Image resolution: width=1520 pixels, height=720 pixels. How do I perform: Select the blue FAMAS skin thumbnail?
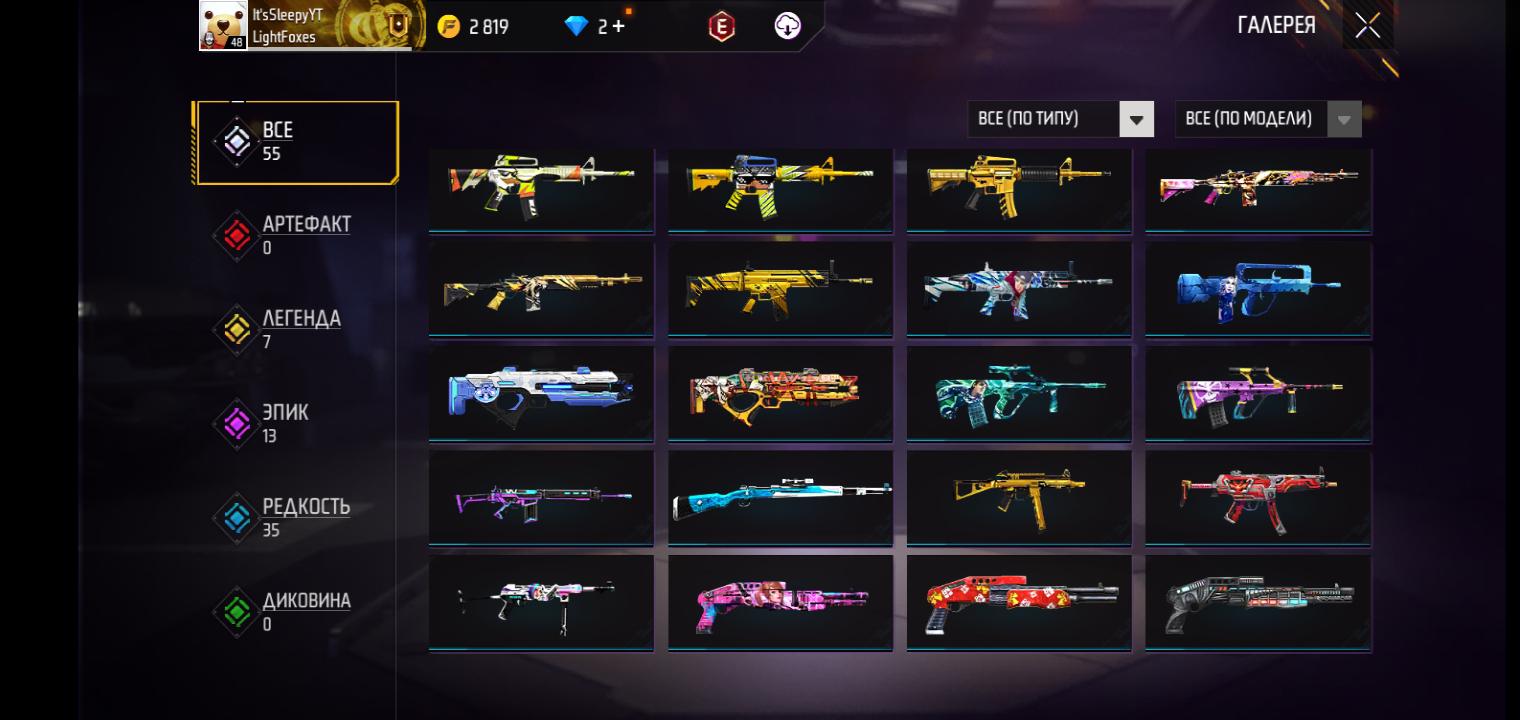click(1258, 289)
